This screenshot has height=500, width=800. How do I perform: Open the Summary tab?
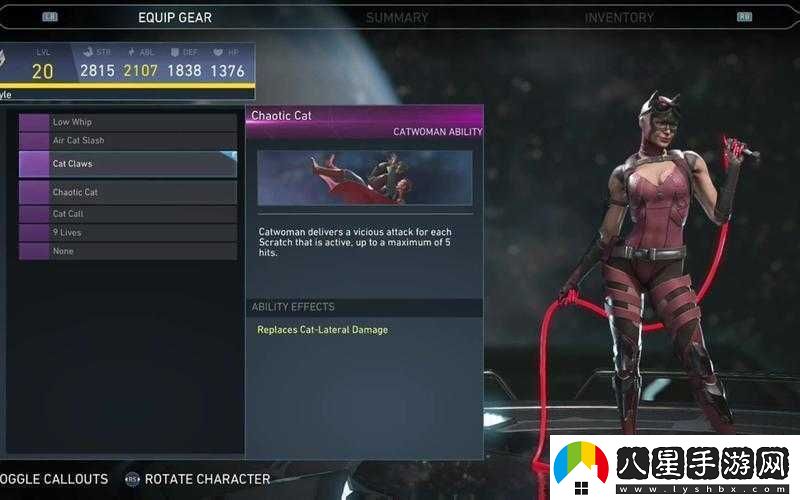tap(397, 17)
